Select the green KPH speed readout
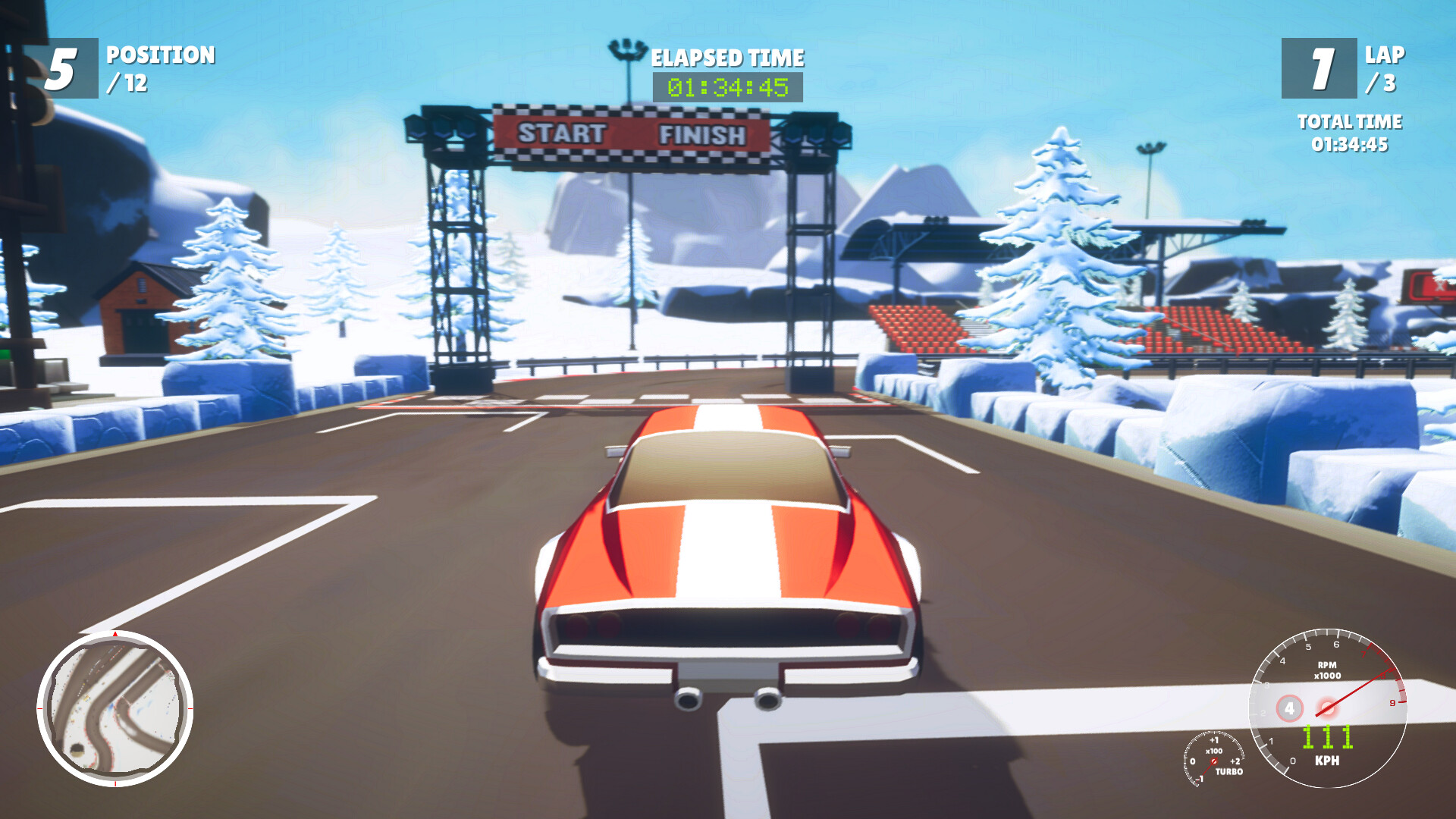 [x=1327, y=737]
